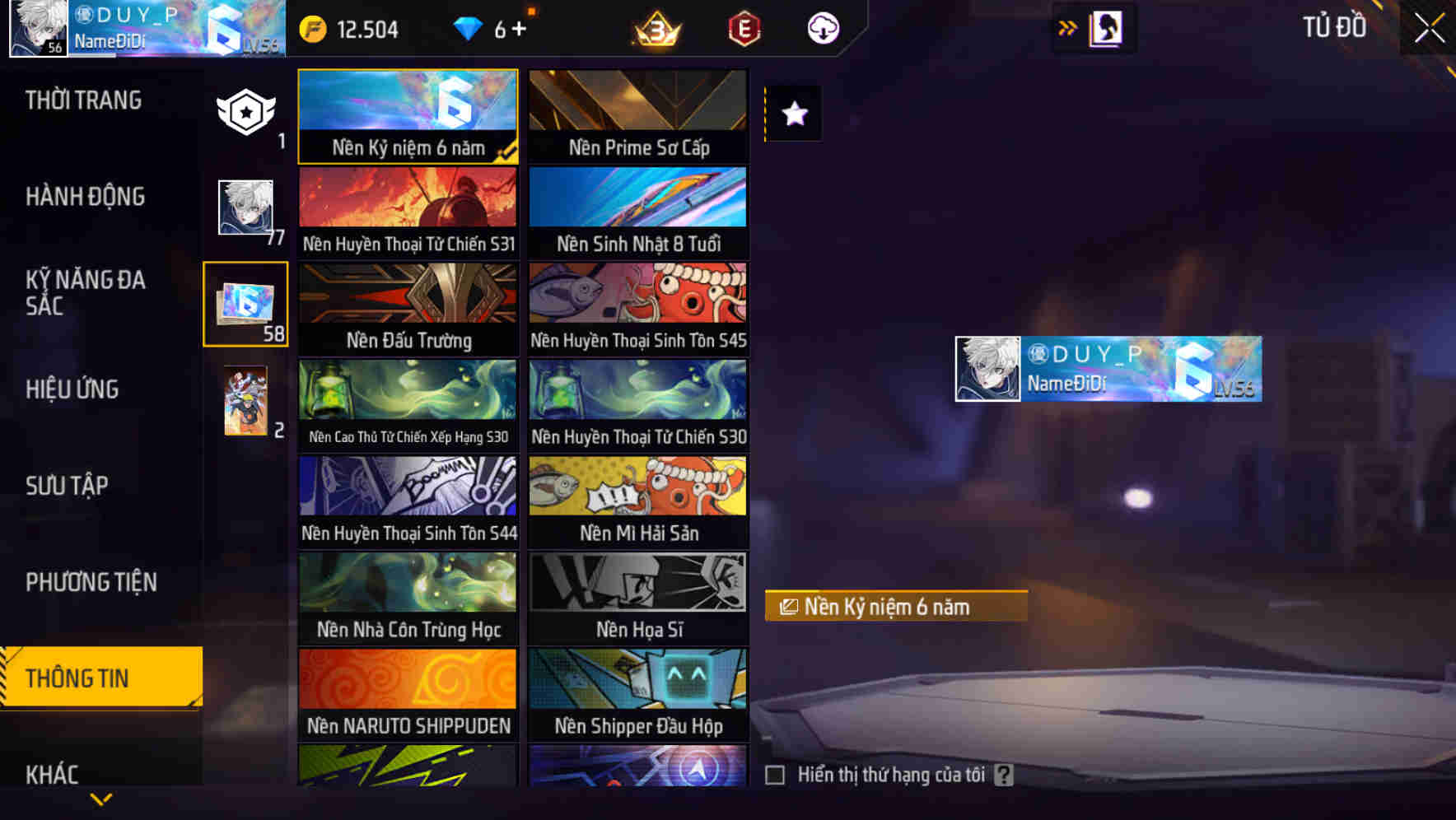
Task: Select the banner category icon showing 58
Action: [244, 303]
